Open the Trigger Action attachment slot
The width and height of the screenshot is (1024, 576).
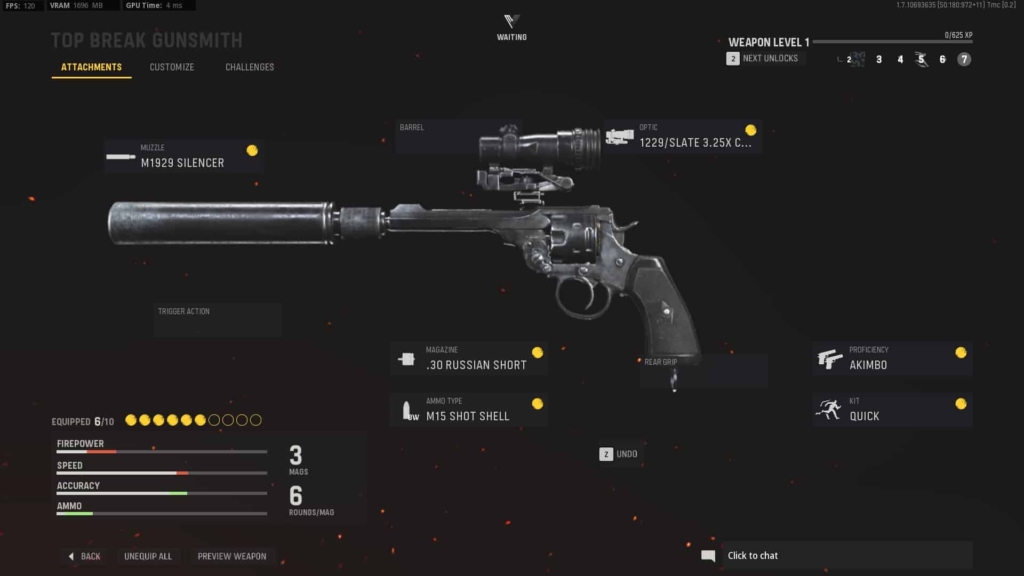(217, 319)
